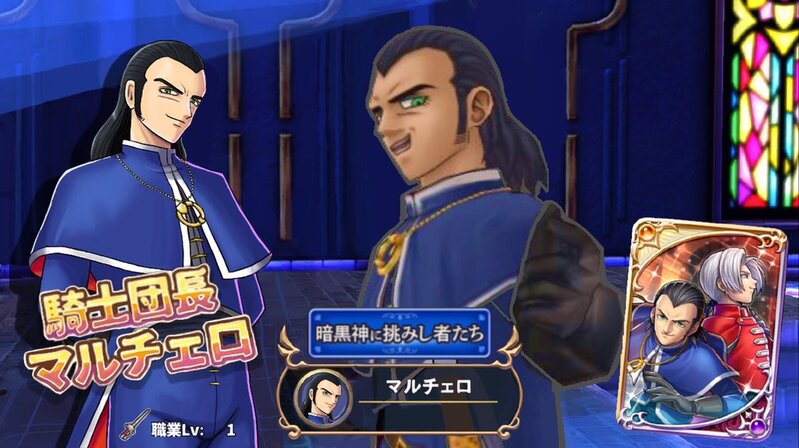Click Marcello's round portrait icon
The image size is (799, 448).
(321, 395)
